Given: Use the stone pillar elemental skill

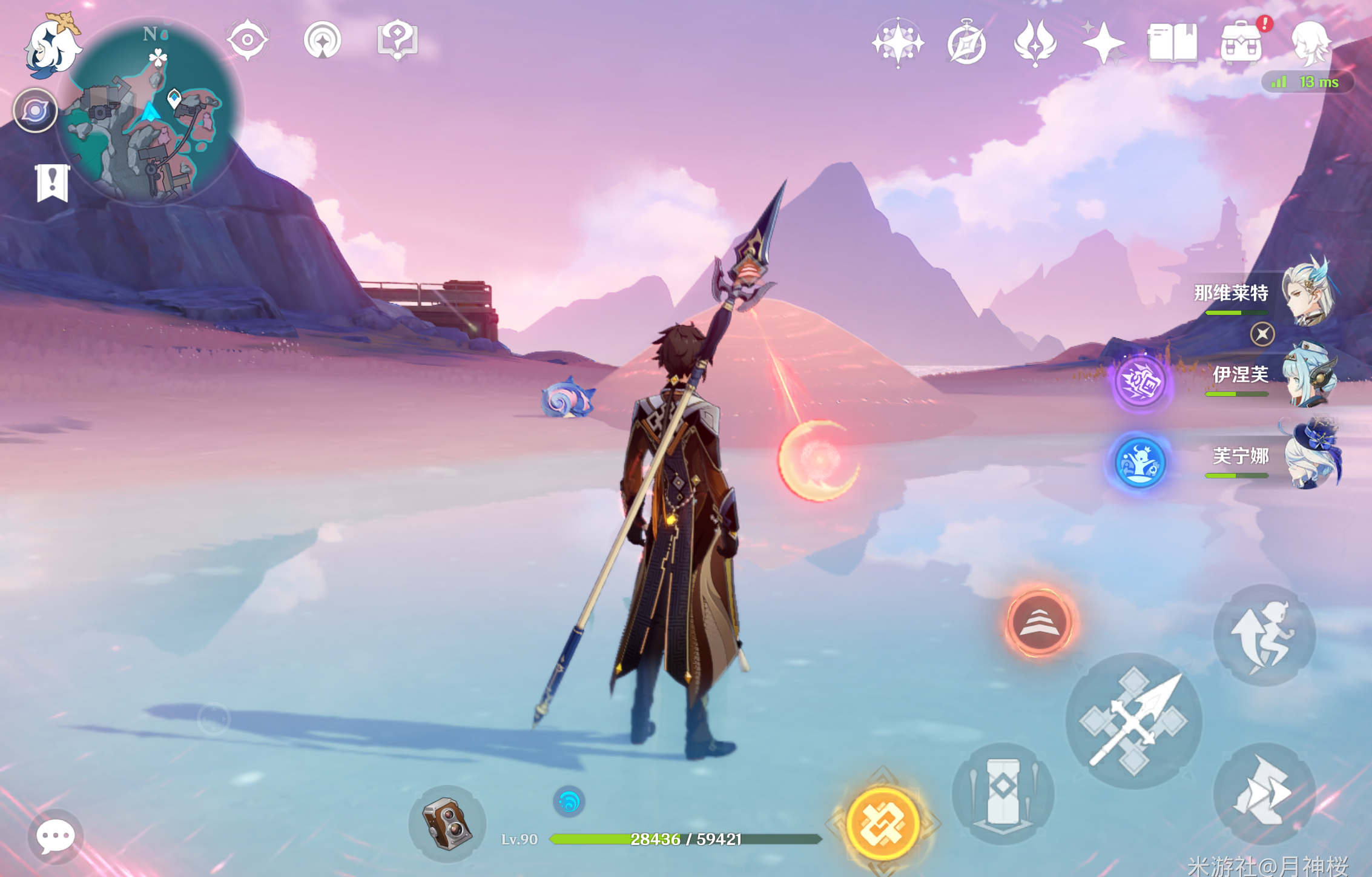Looking at the screenshot, I should [x=1003, y=793].
